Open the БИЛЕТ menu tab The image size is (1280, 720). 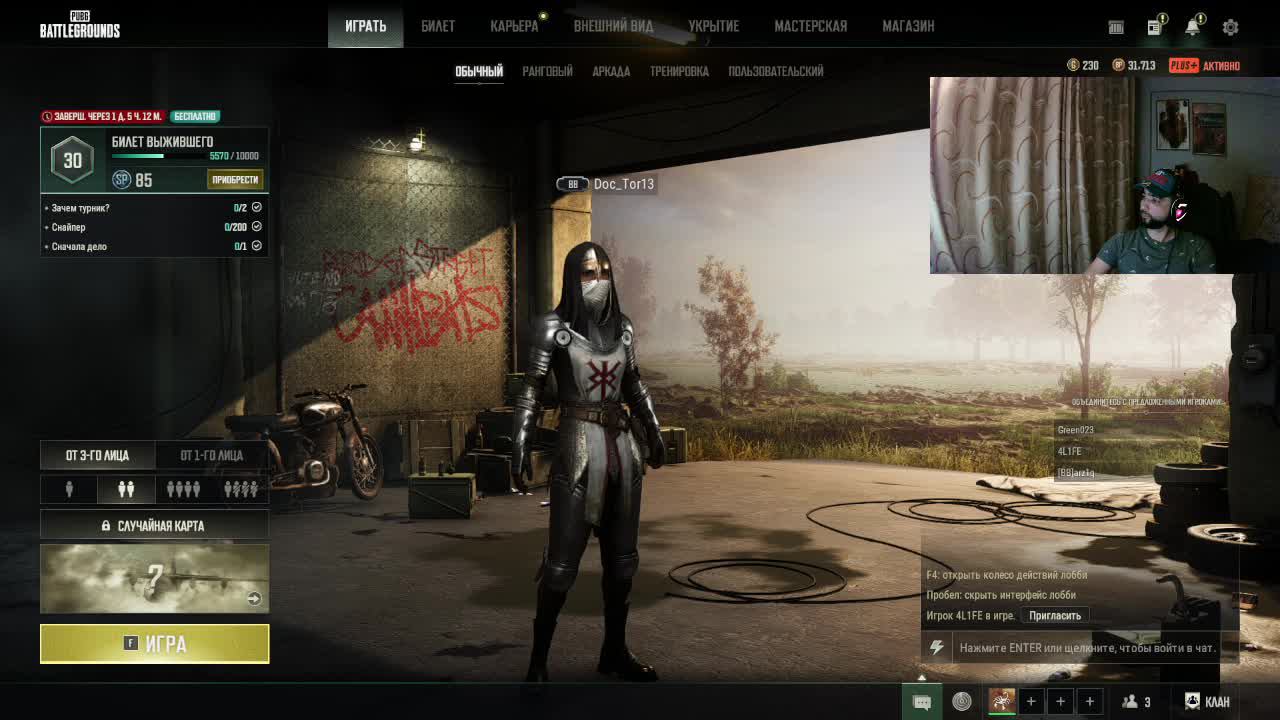pyautogui.click(x=438, y=26)
